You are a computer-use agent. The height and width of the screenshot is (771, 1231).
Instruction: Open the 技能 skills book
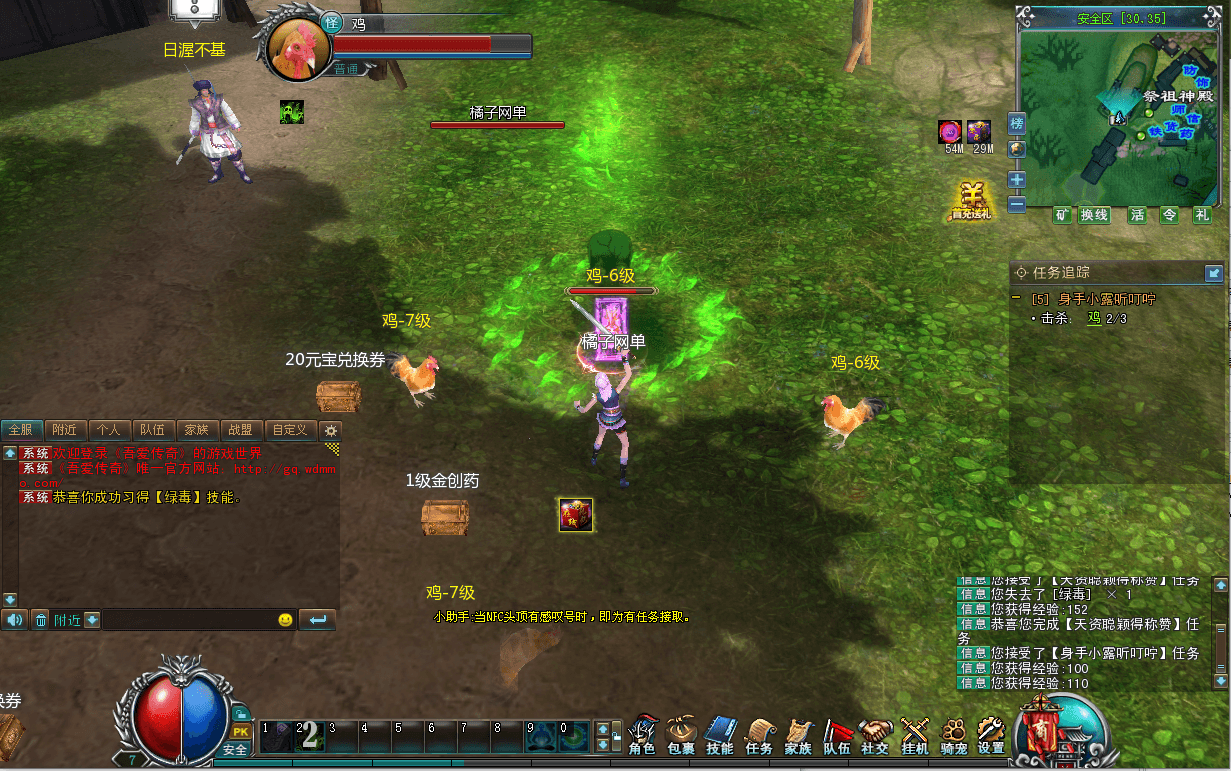720,735
